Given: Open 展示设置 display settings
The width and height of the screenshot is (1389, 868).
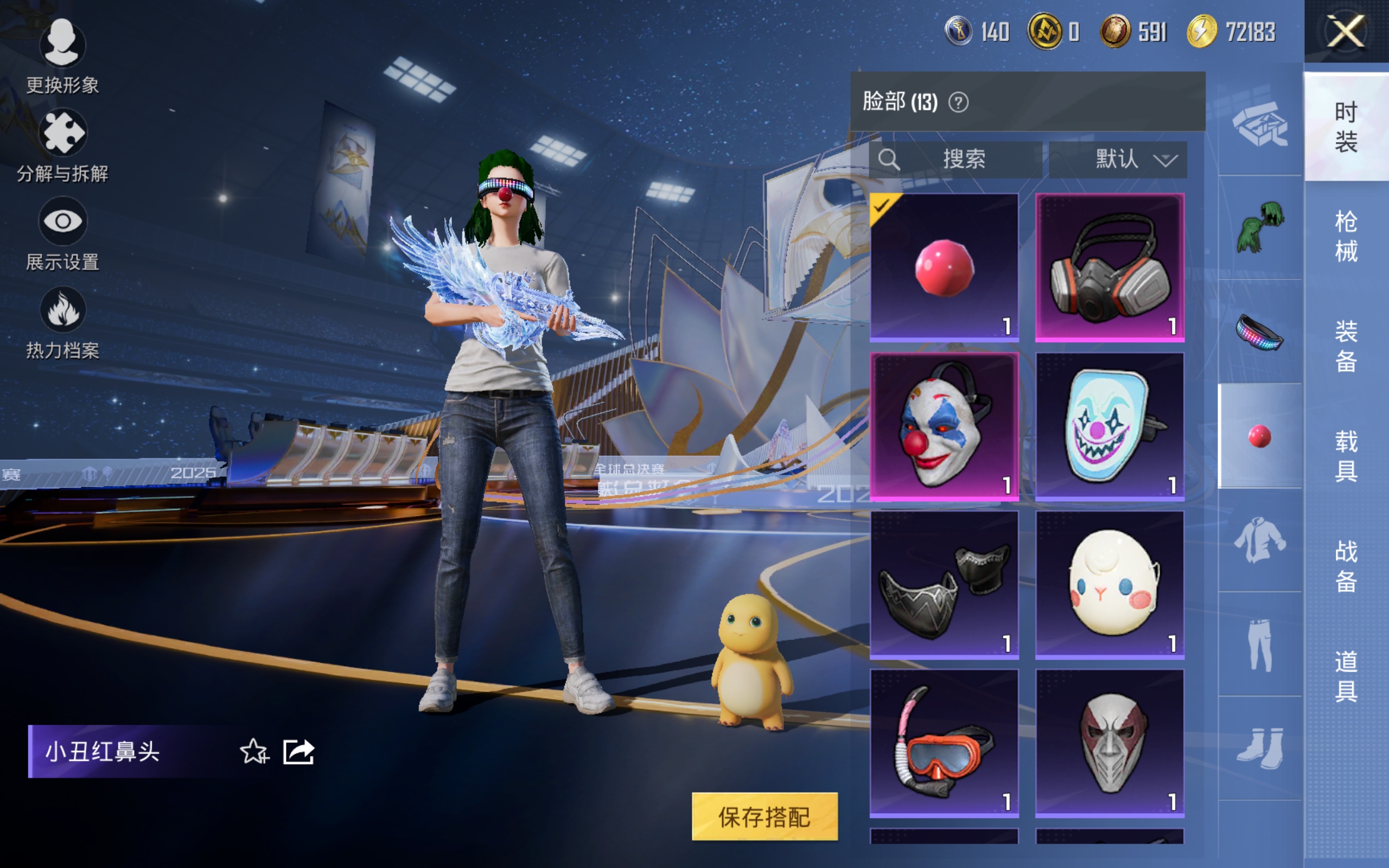Looking at the screenshot, I should (x=62, y=234).
